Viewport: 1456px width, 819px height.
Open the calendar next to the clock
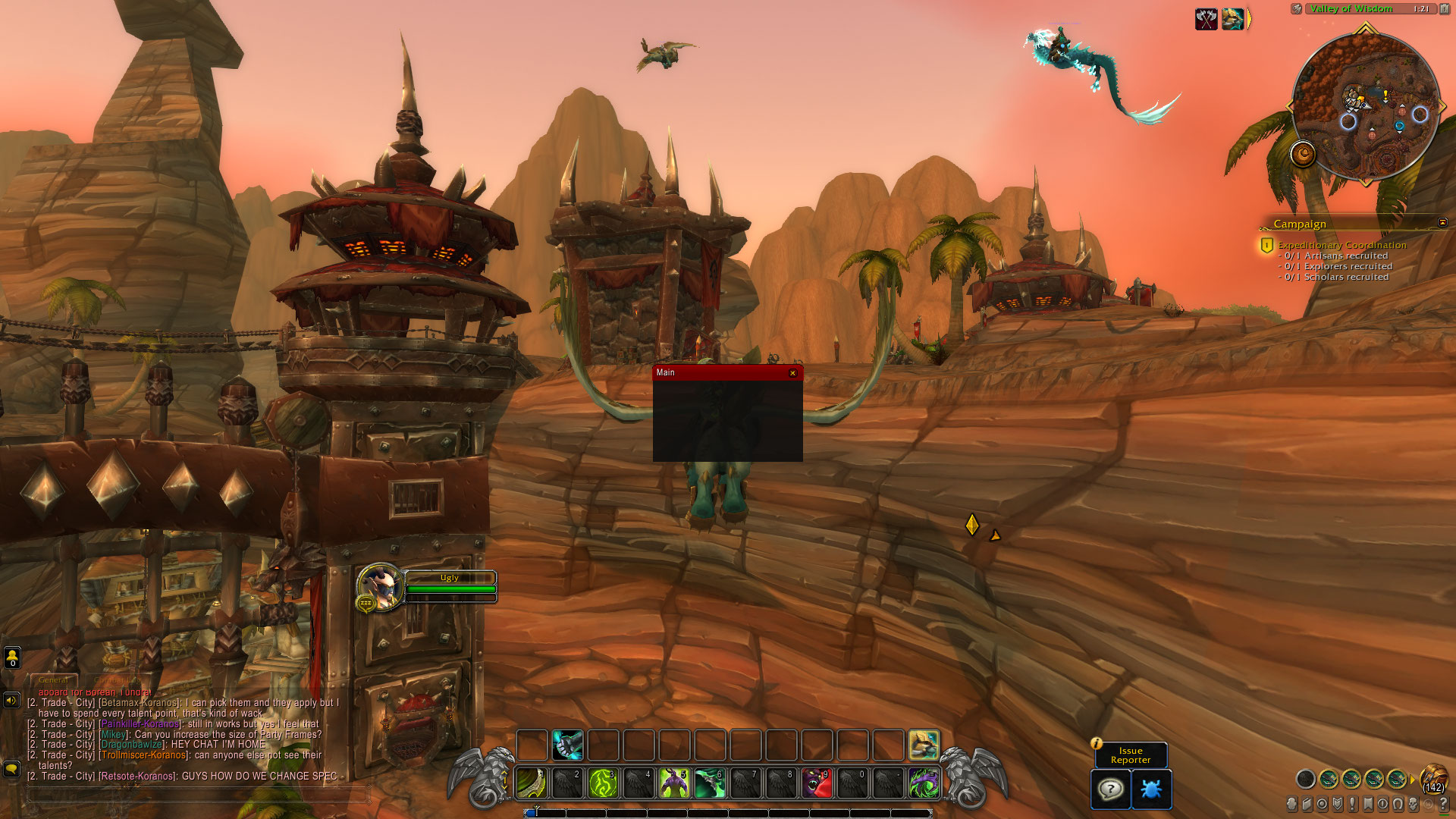pos(1444,9)
